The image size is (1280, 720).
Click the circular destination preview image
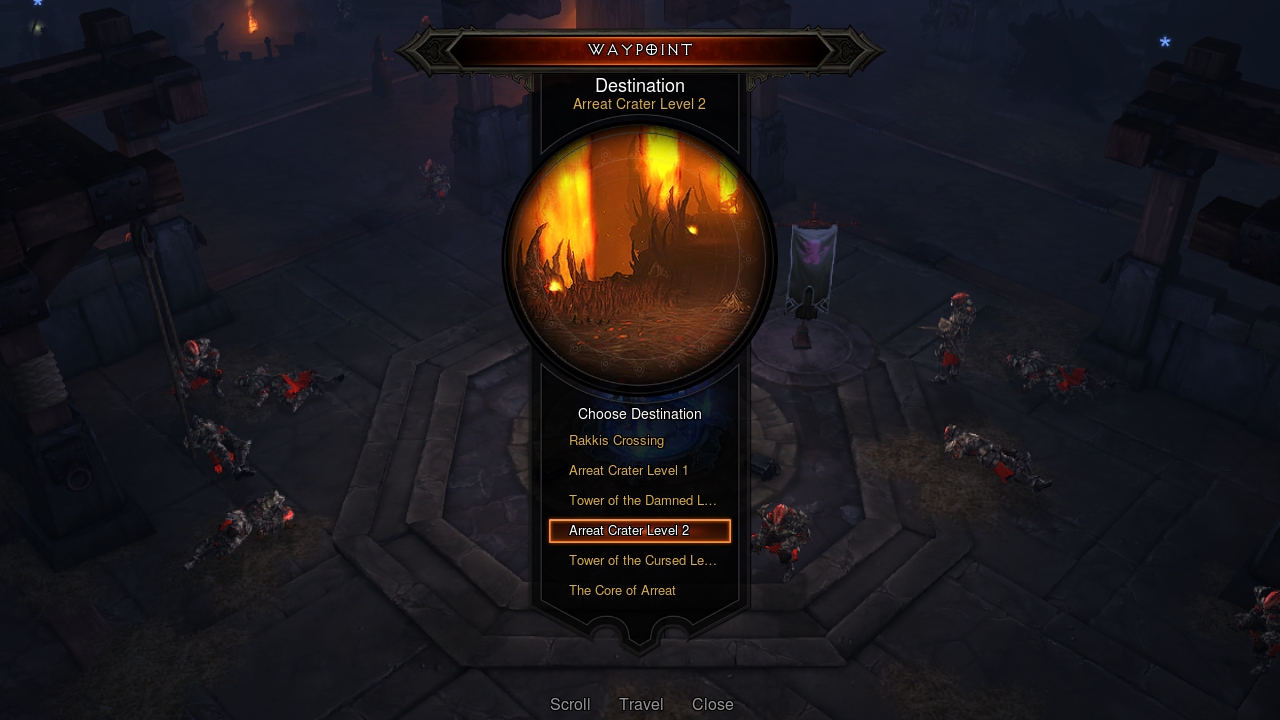coord(639,258)
